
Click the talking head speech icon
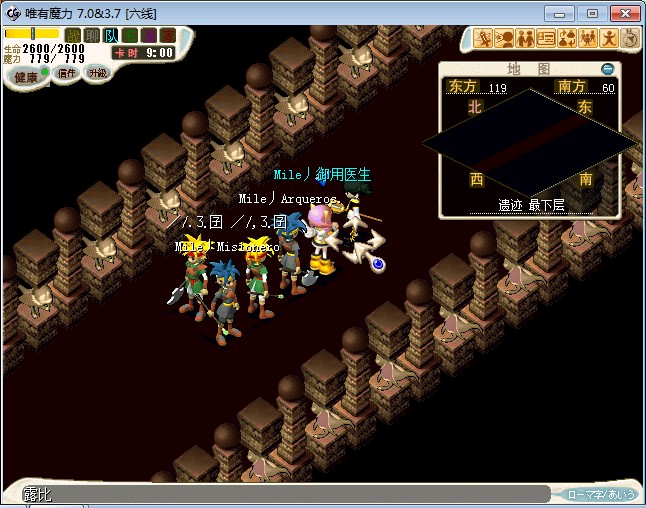505,39
